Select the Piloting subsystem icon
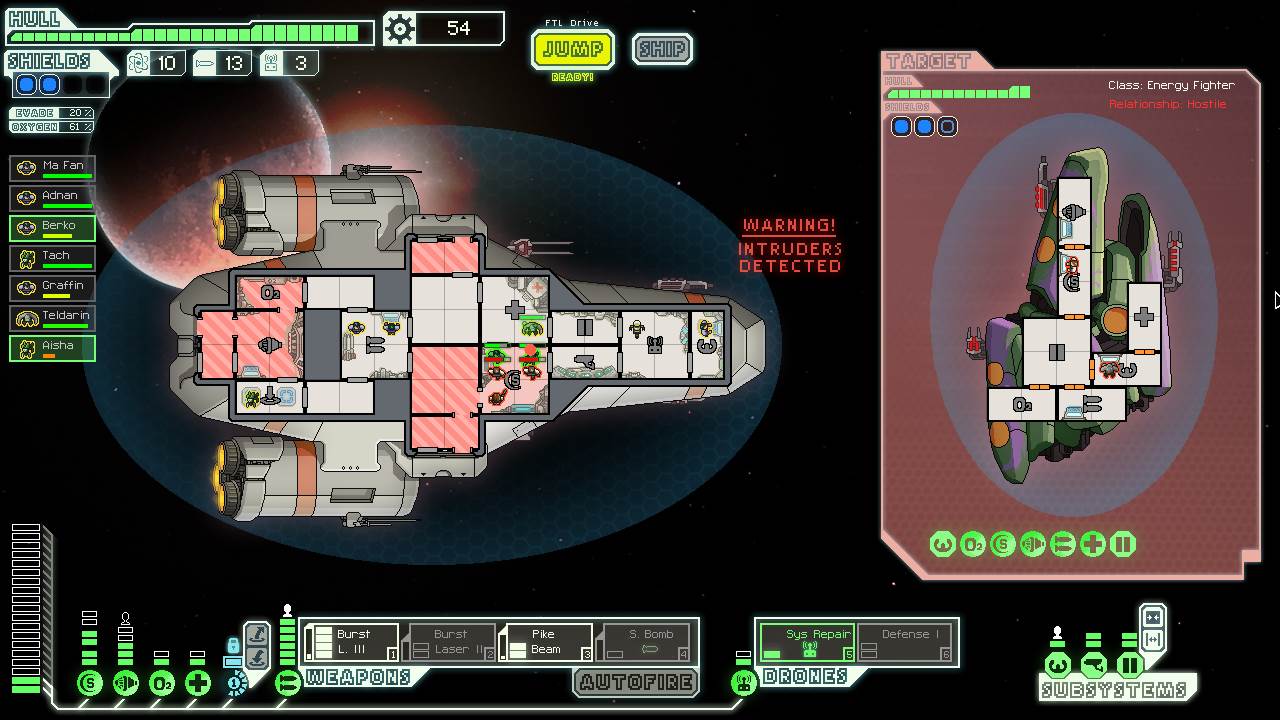Image resolution: width=1280 pixels, height=720 pixels. [x=1058, y=665]
